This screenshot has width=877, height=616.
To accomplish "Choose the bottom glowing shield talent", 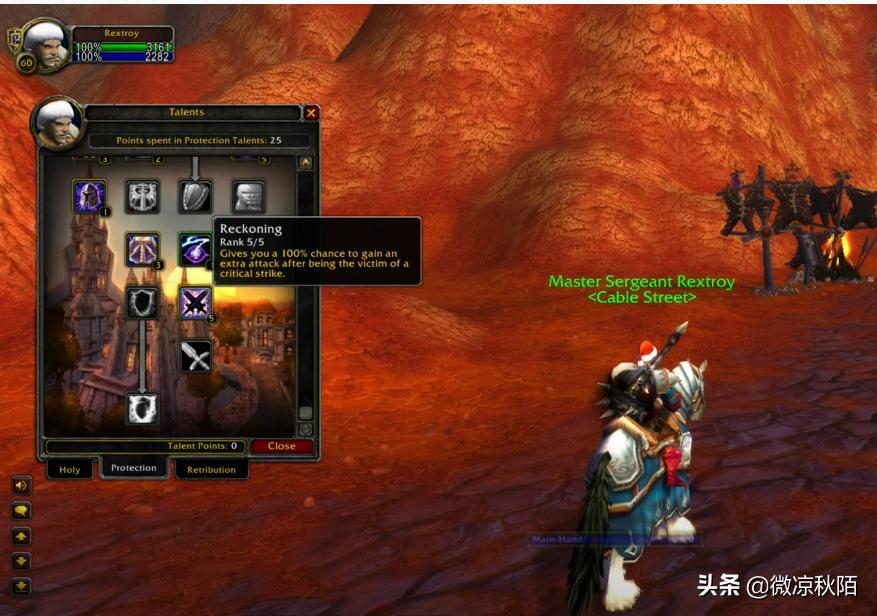I will tap(142, 408).
